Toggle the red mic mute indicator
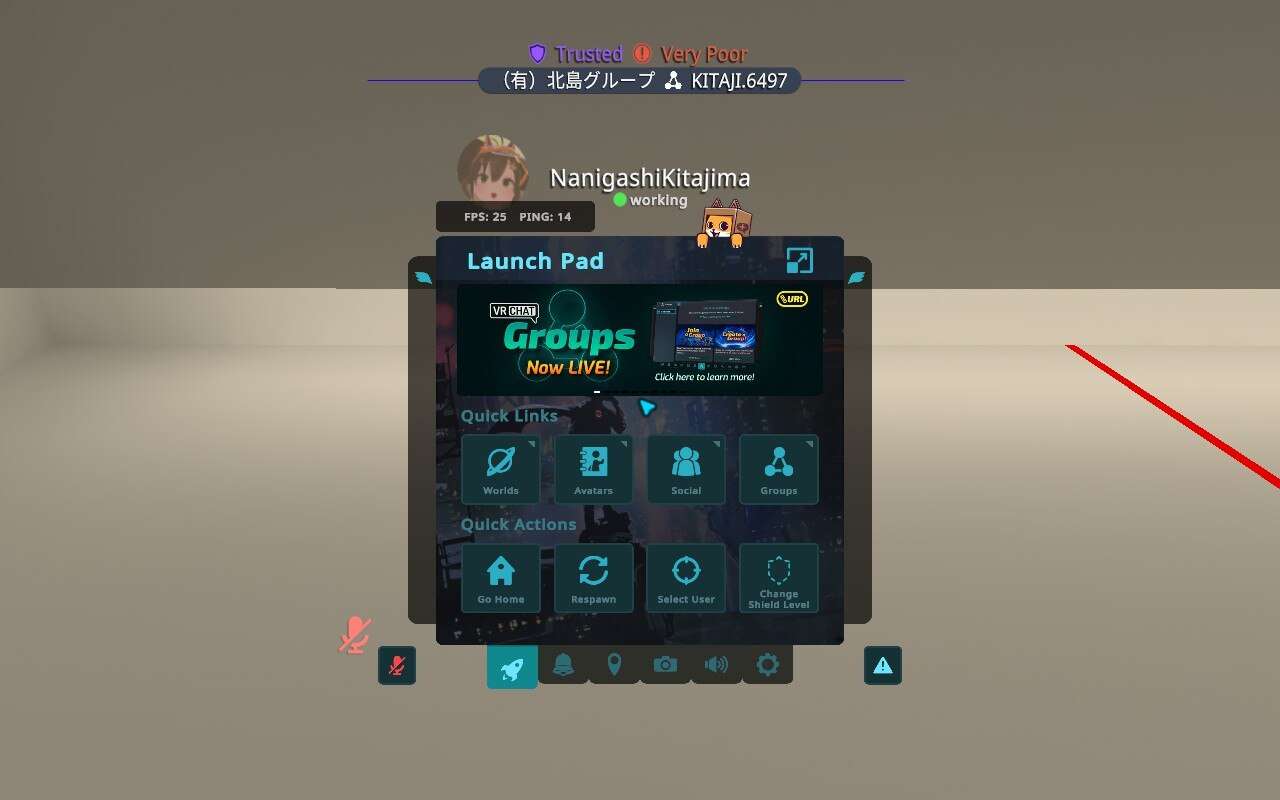The width and height of the screenshot is (1280, 800). tap(355, 633)
